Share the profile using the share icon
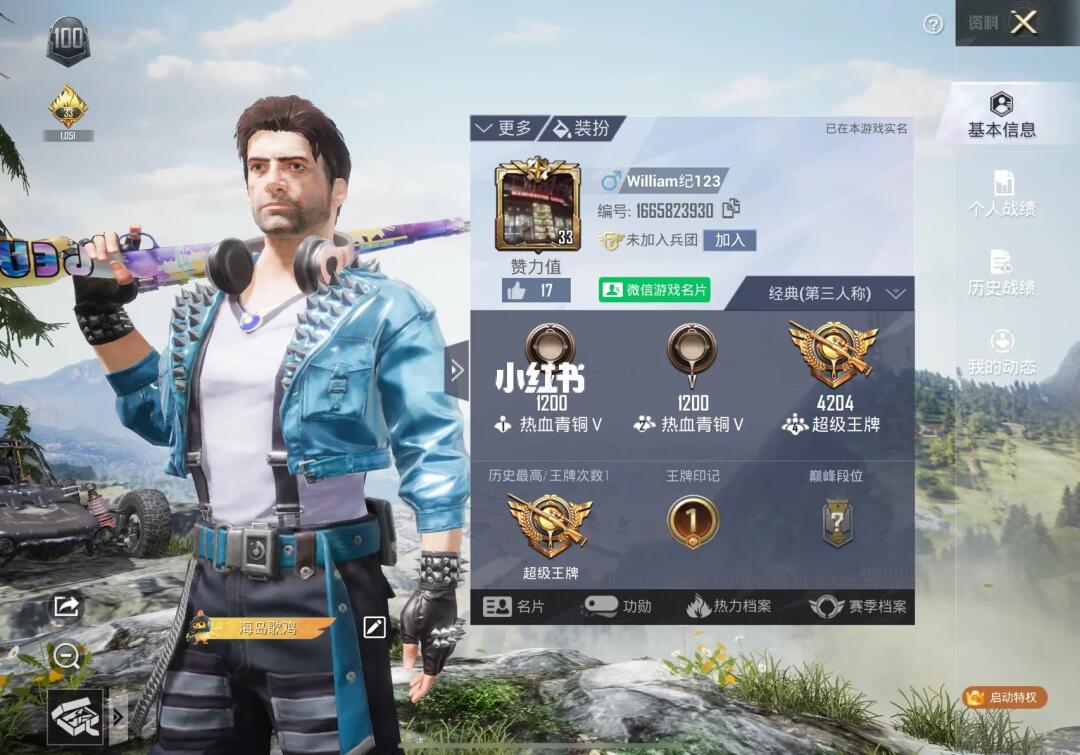Image resolution: width=1080 pixels, height=755 pixels. [67, 605]
